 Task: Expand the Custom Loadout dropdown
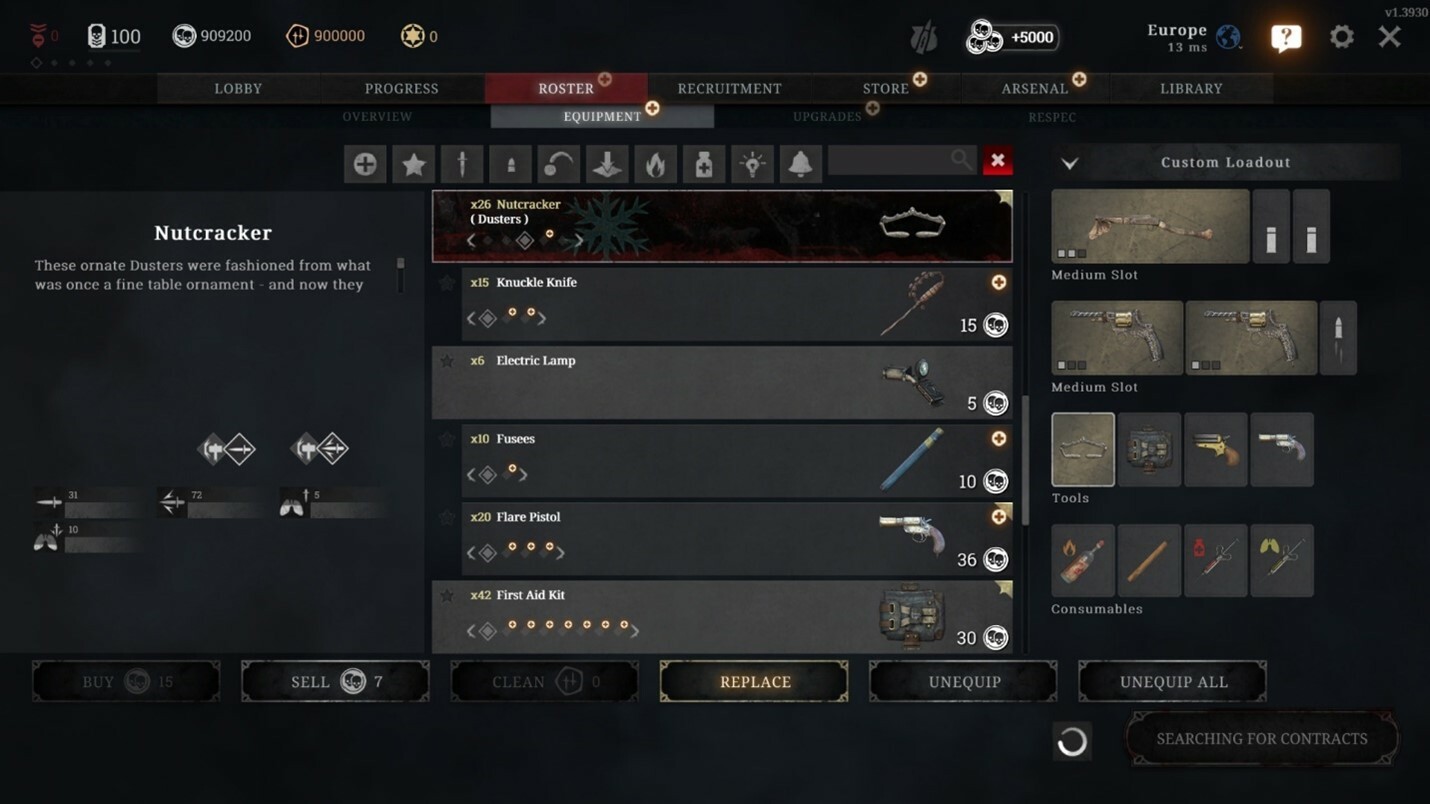point(1070,163)
